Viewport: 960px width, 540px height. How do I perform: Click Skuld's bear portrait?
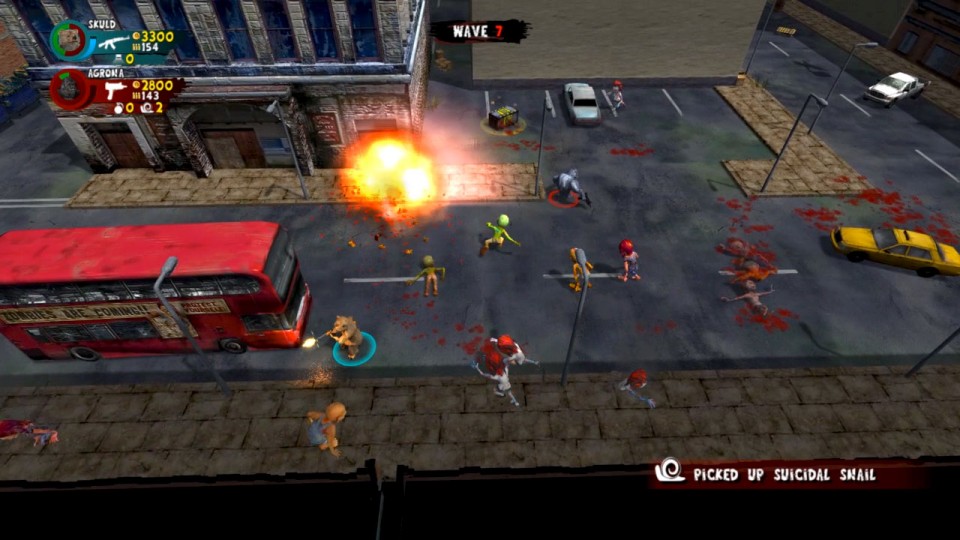(x=68, y=40)
